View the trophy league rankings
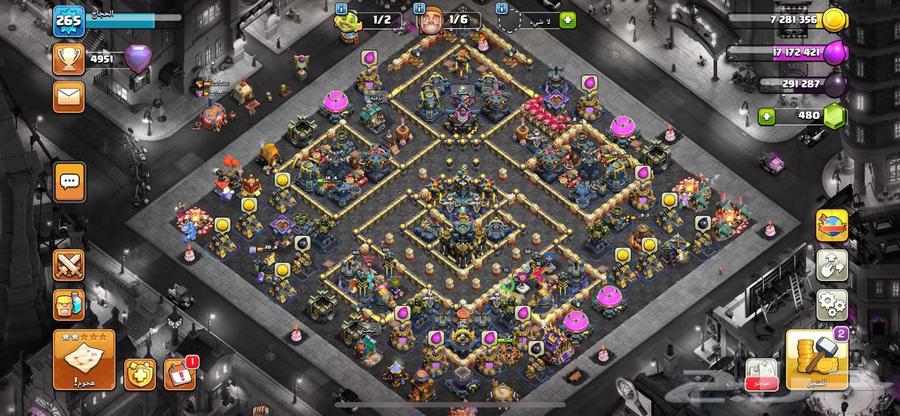900x416 pixels. pos(69,58)
